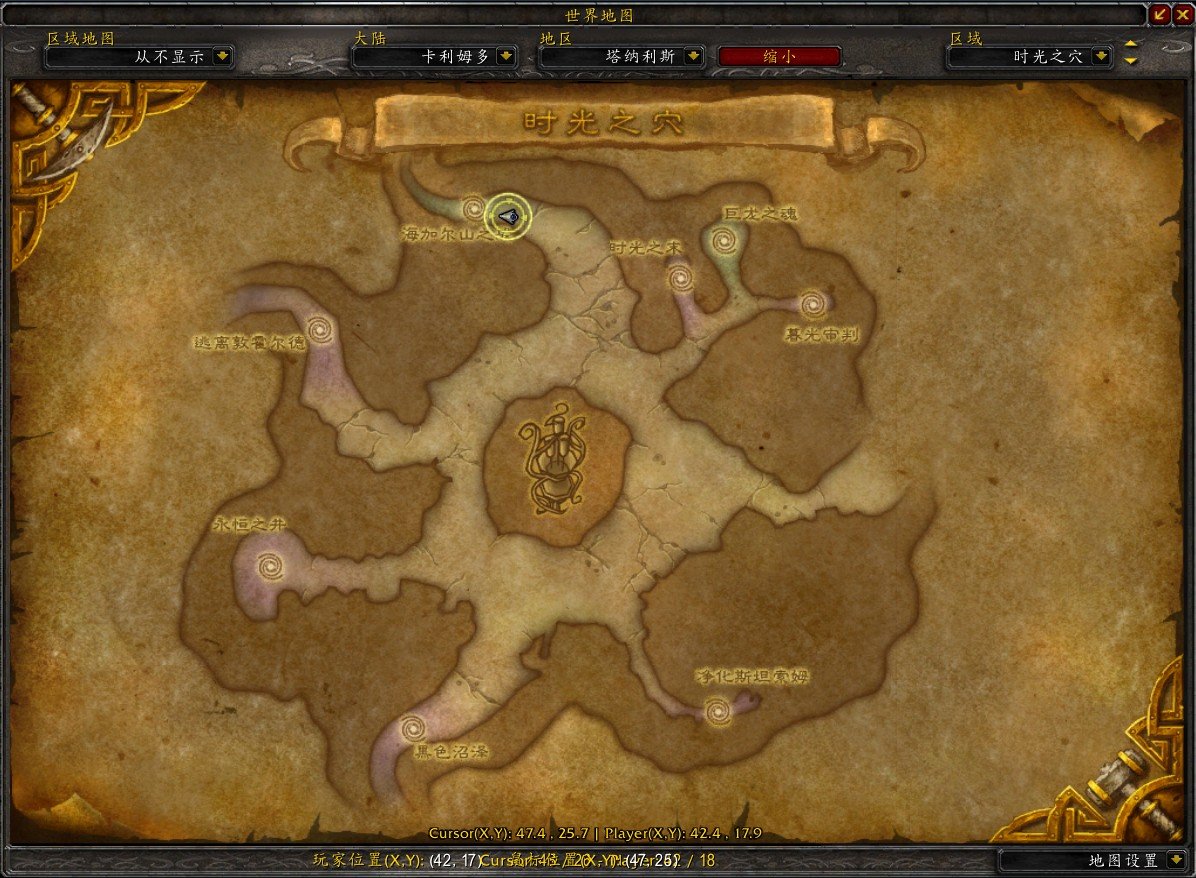The height and width of the screenshot is (878, 1196).
Task: Open the 区域 dropdown set to 时光之穴
Action: click(1101, 57)
